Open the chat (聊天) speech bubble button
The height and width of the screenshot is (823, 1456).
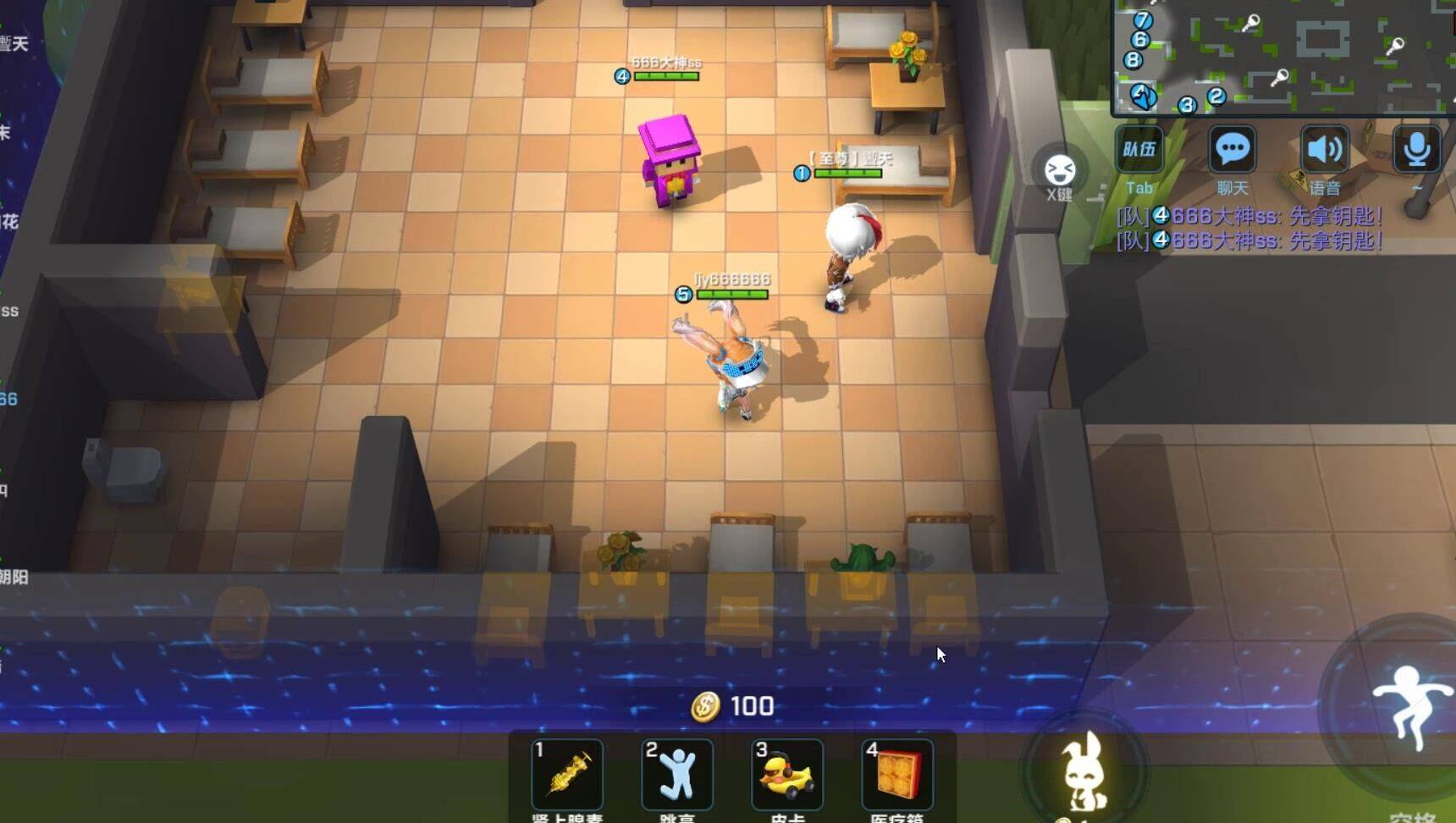pos(1232,151)
